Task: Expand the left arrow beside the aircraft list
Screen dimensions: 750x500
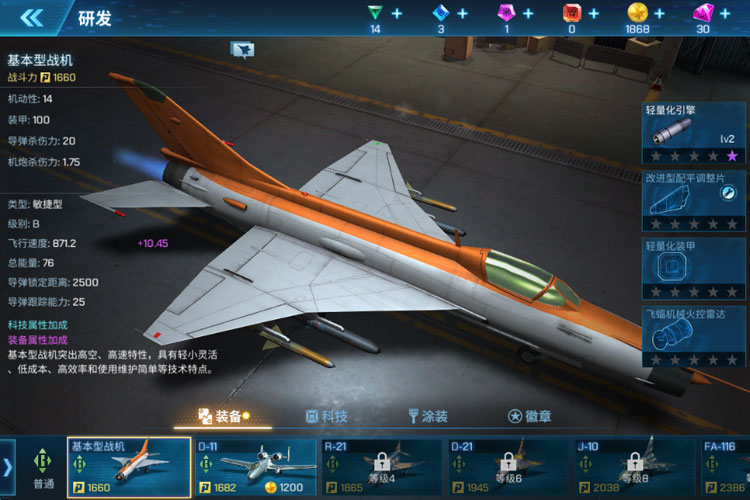Action: [x=8, y=467]
